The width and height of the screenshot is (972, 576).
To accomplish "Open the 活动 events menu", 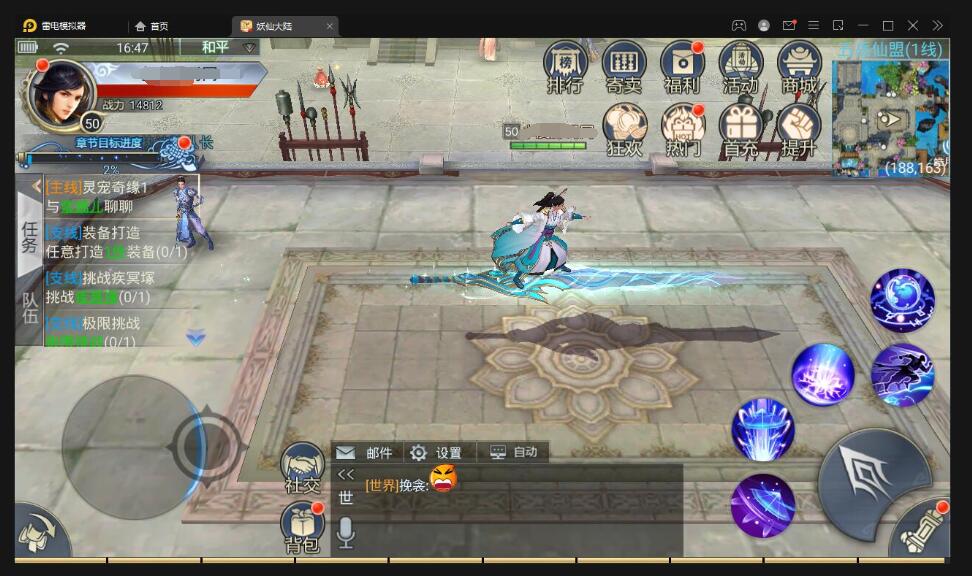I will [741, 66].
